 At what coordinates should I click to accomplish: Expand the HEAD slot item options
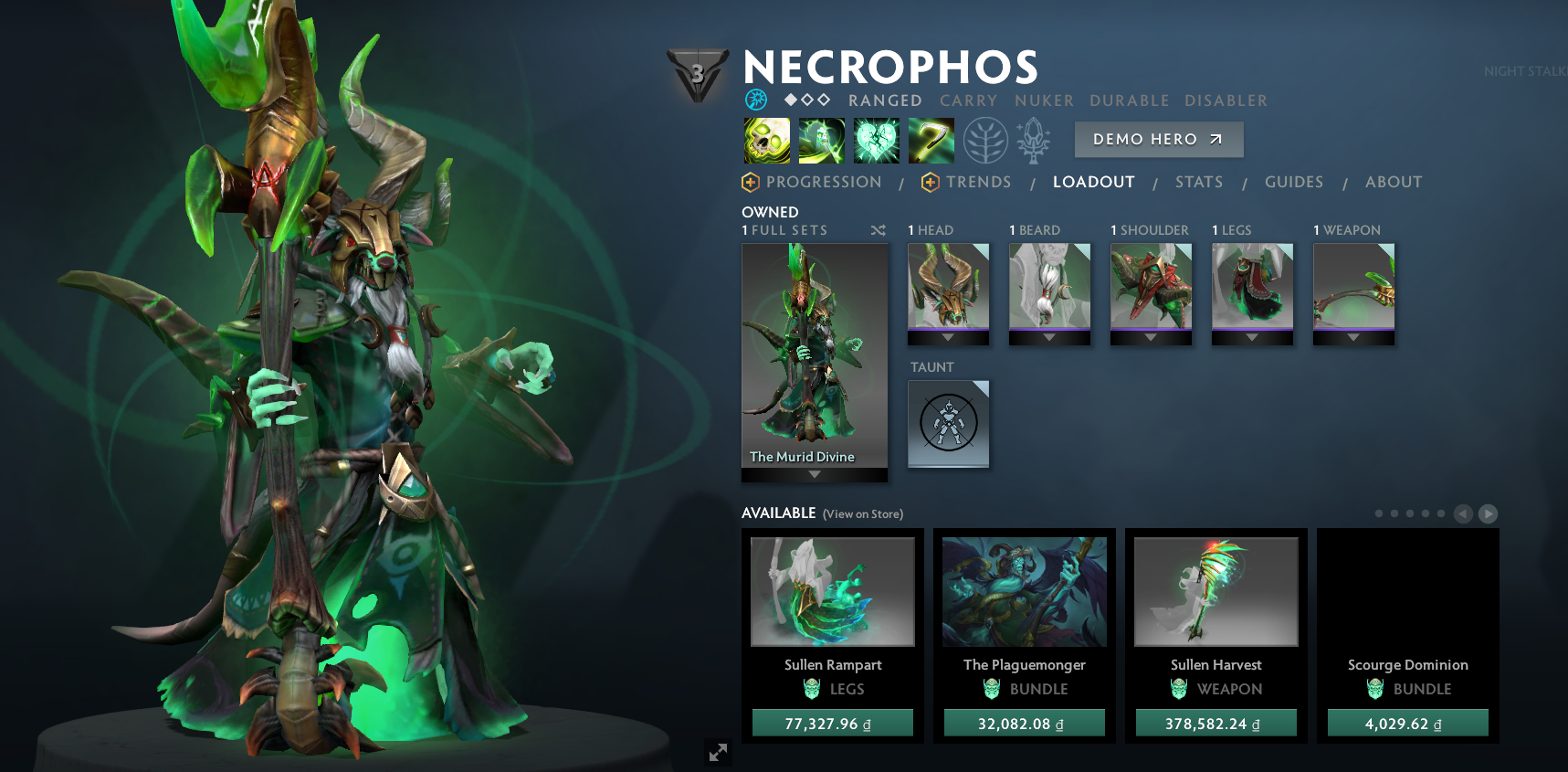948,336
